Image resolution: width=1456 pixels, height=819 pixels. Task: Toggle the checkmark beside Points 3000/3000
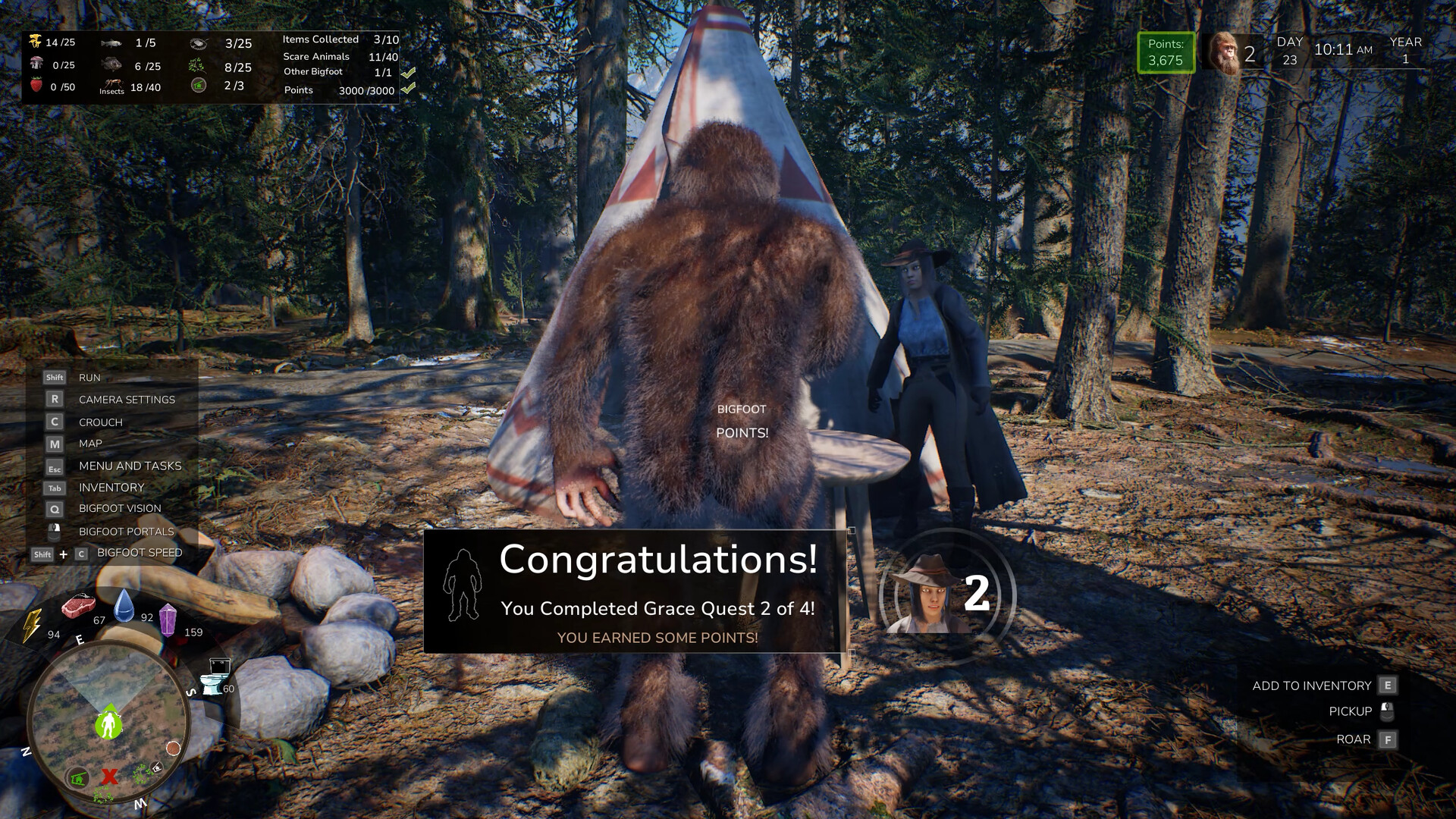[x=410, y=89]
